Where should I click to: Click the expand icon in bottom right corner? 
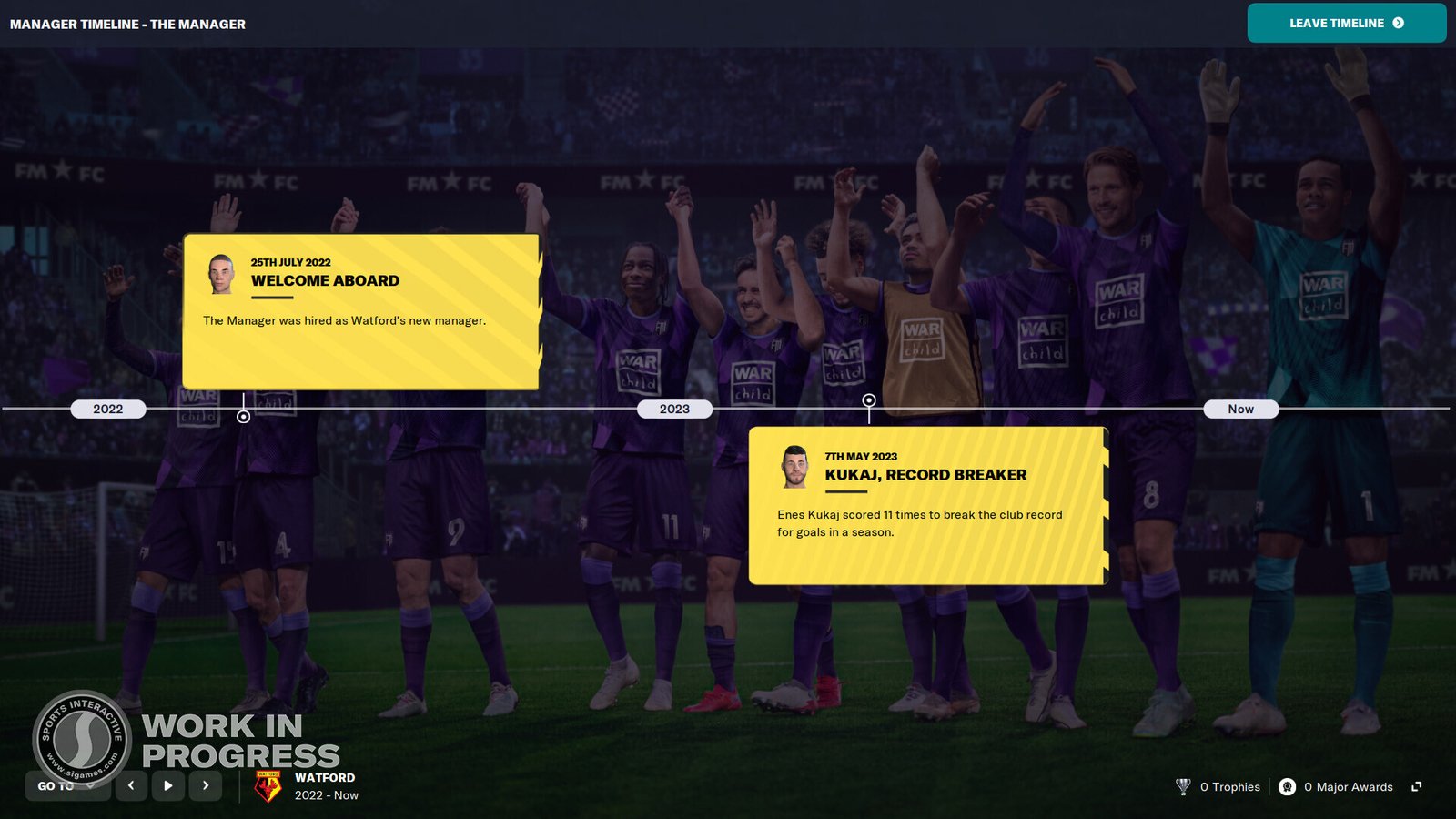(x=1416, y=786)
